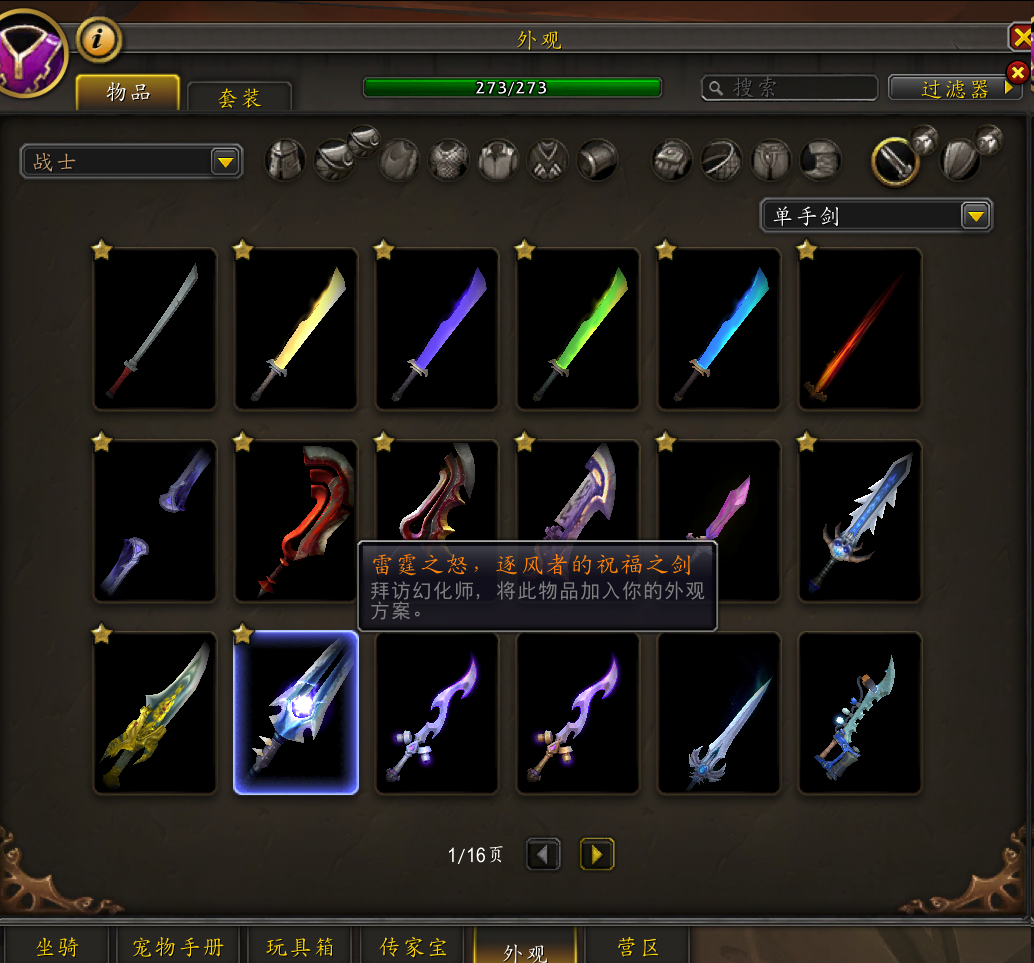Go to the previous appearance page
The width and height of the screenshot is (1034, 963).
pyautogui.click(x=543, y=854)
